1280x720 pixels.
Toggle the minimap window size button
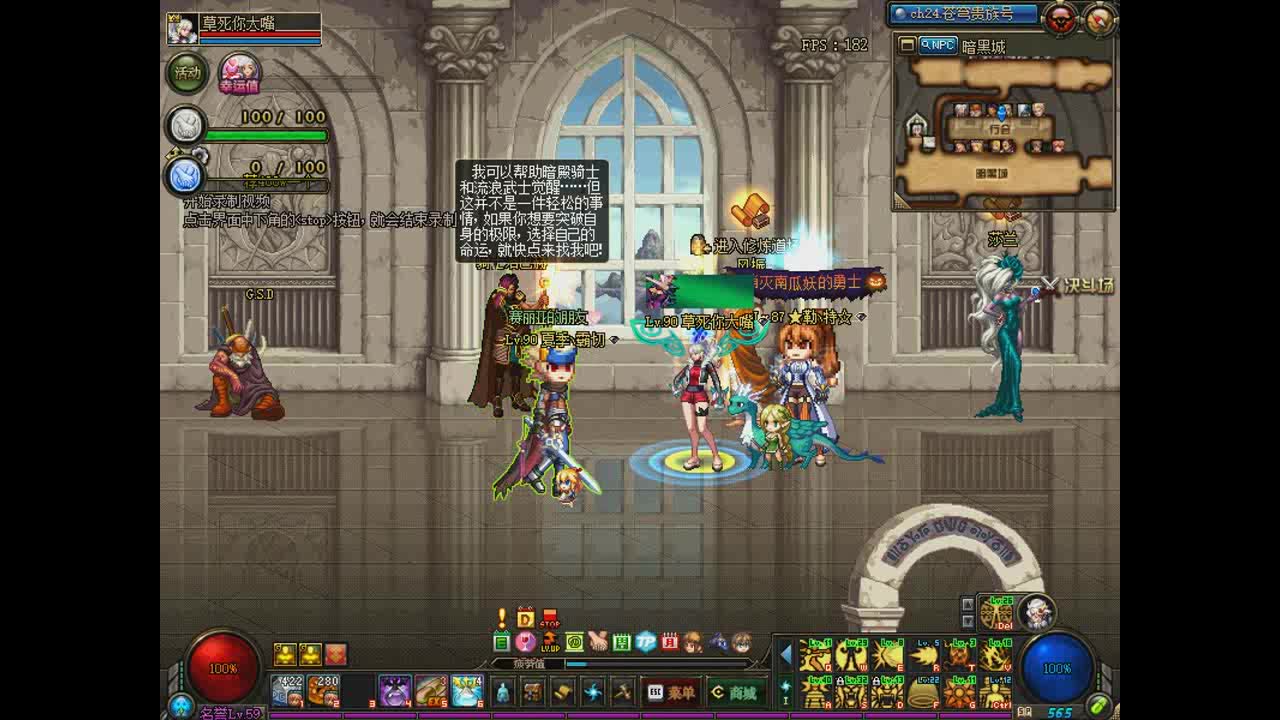tap(908, 45)
